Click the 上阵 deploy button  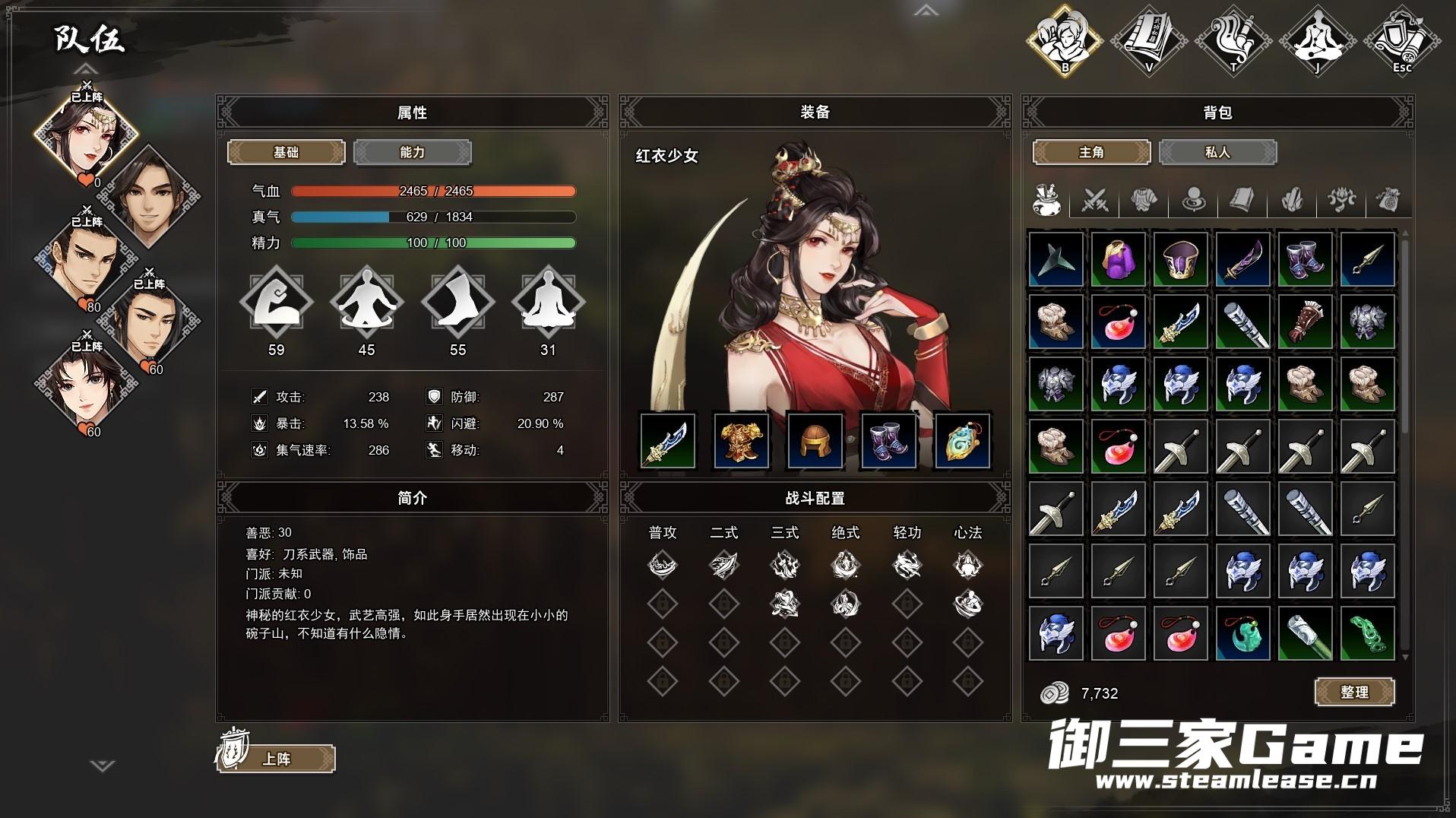pos(276,759)
